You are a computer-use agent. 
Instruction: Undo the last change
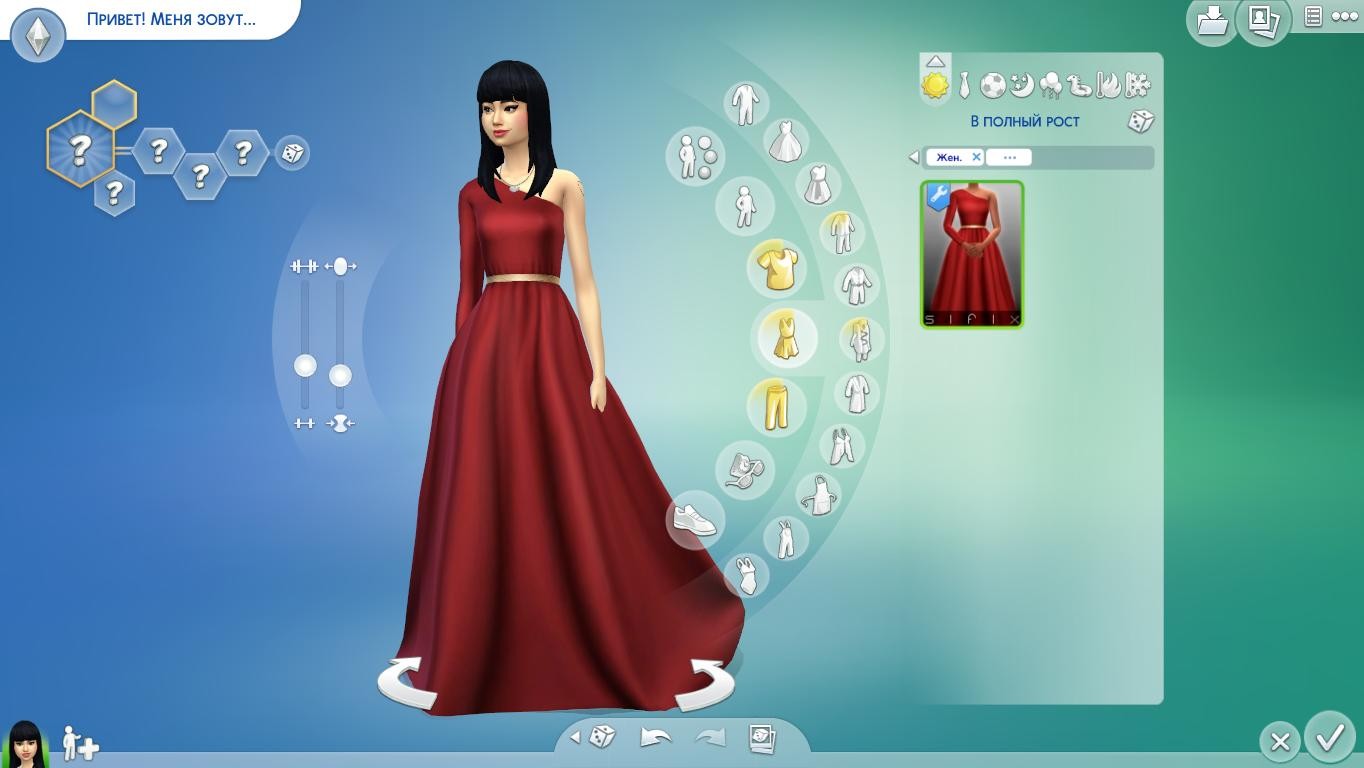(655, 738)
